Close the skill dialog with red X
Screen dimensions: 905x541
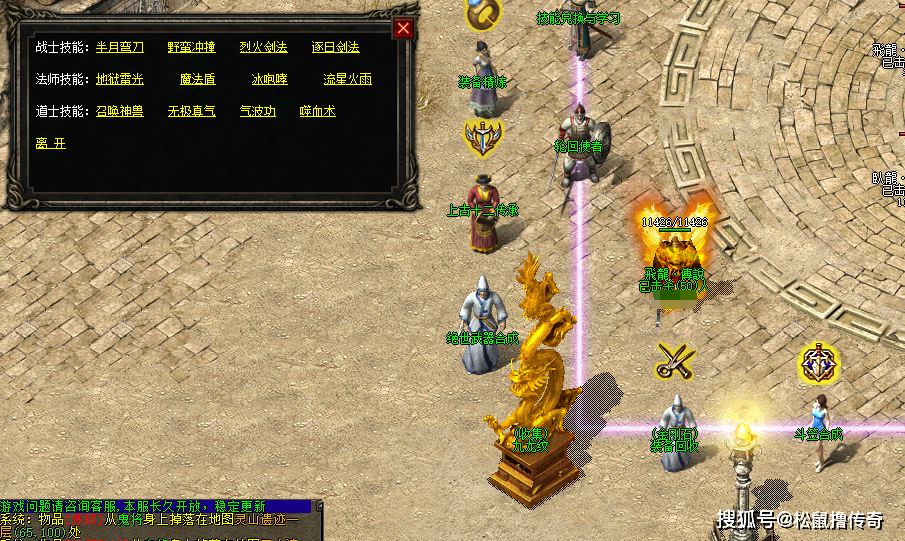click(x=403, y=28)
